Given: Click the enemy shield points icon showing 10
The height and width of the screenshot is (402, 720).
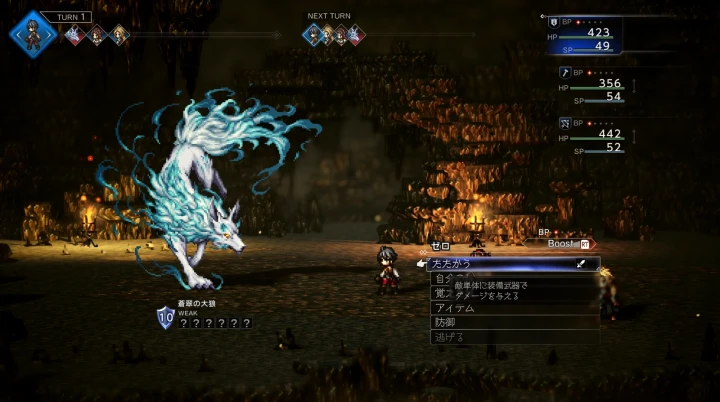Looking at the screenshot, I should (x=166, y=319).
